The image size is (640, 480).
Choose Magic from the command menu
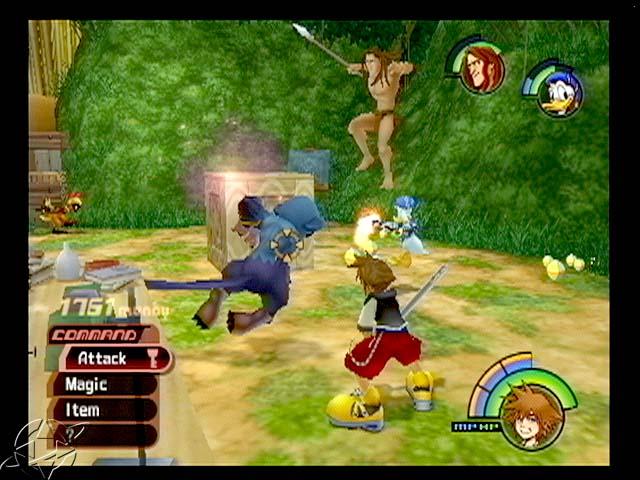(x=100, y=384)
